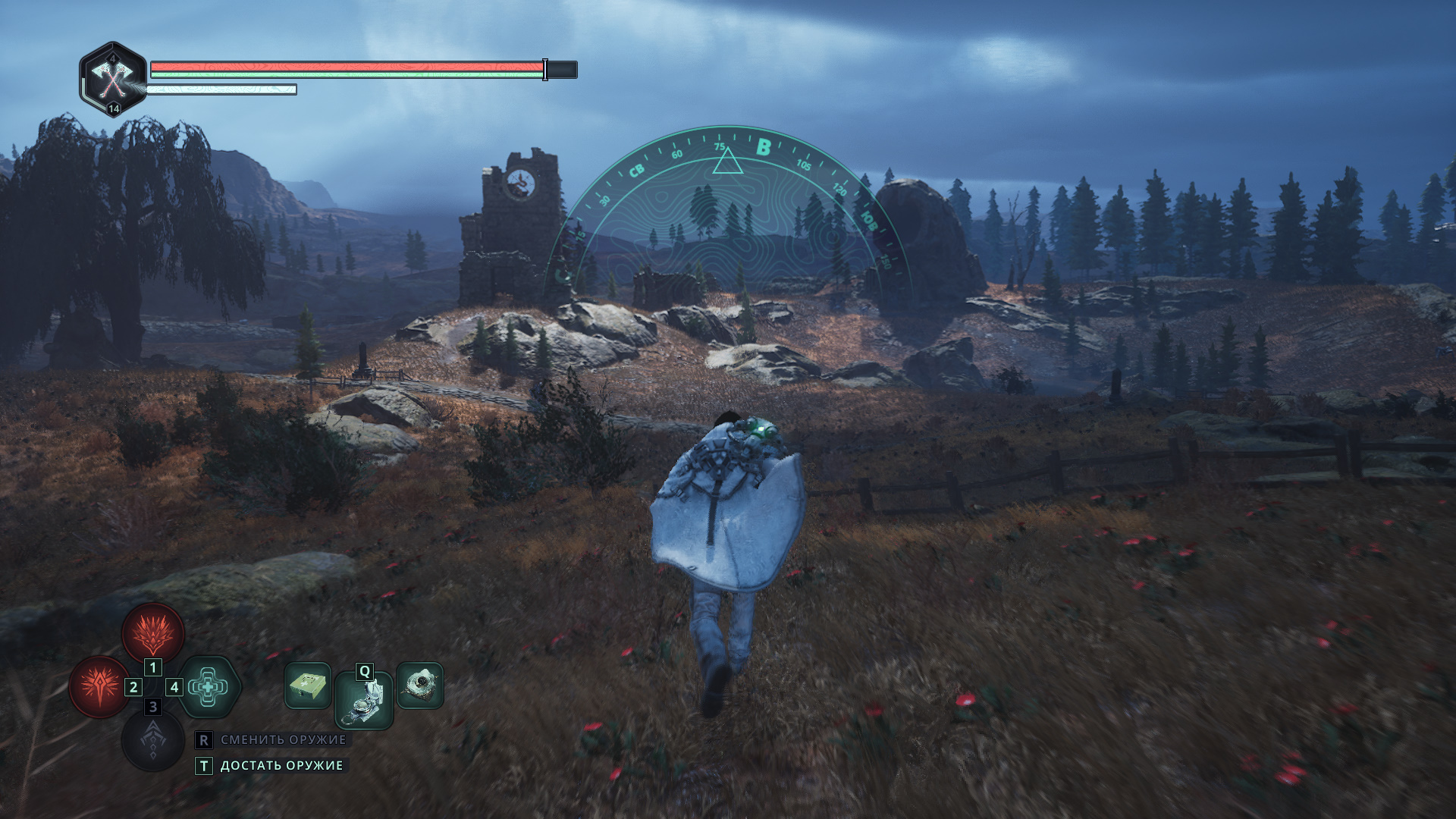
Task: Click the crossed axes weapon emblem
Action: (x=113, y=78)
